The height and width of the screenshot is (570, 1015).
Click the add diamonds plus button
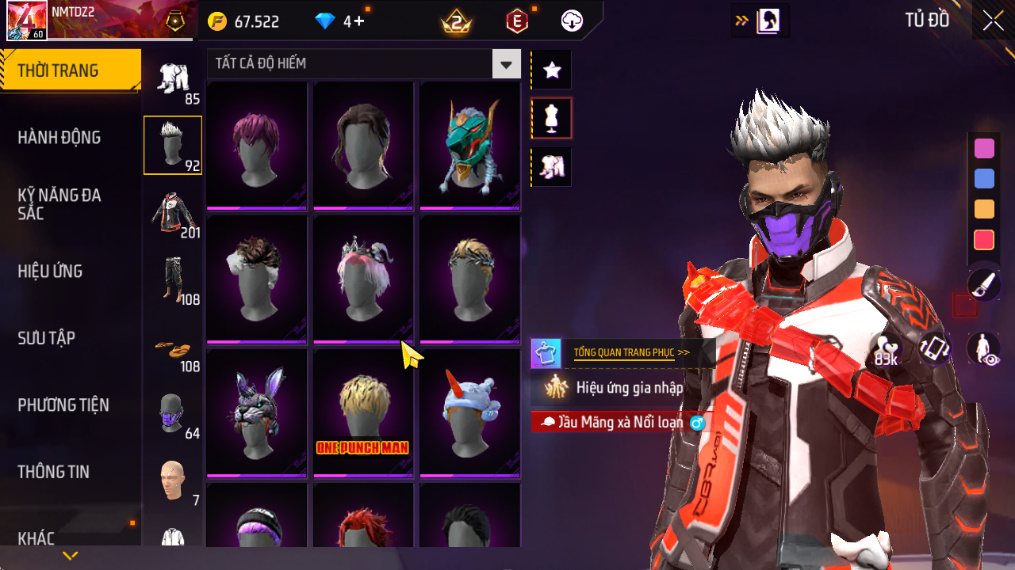coord(359,21)
